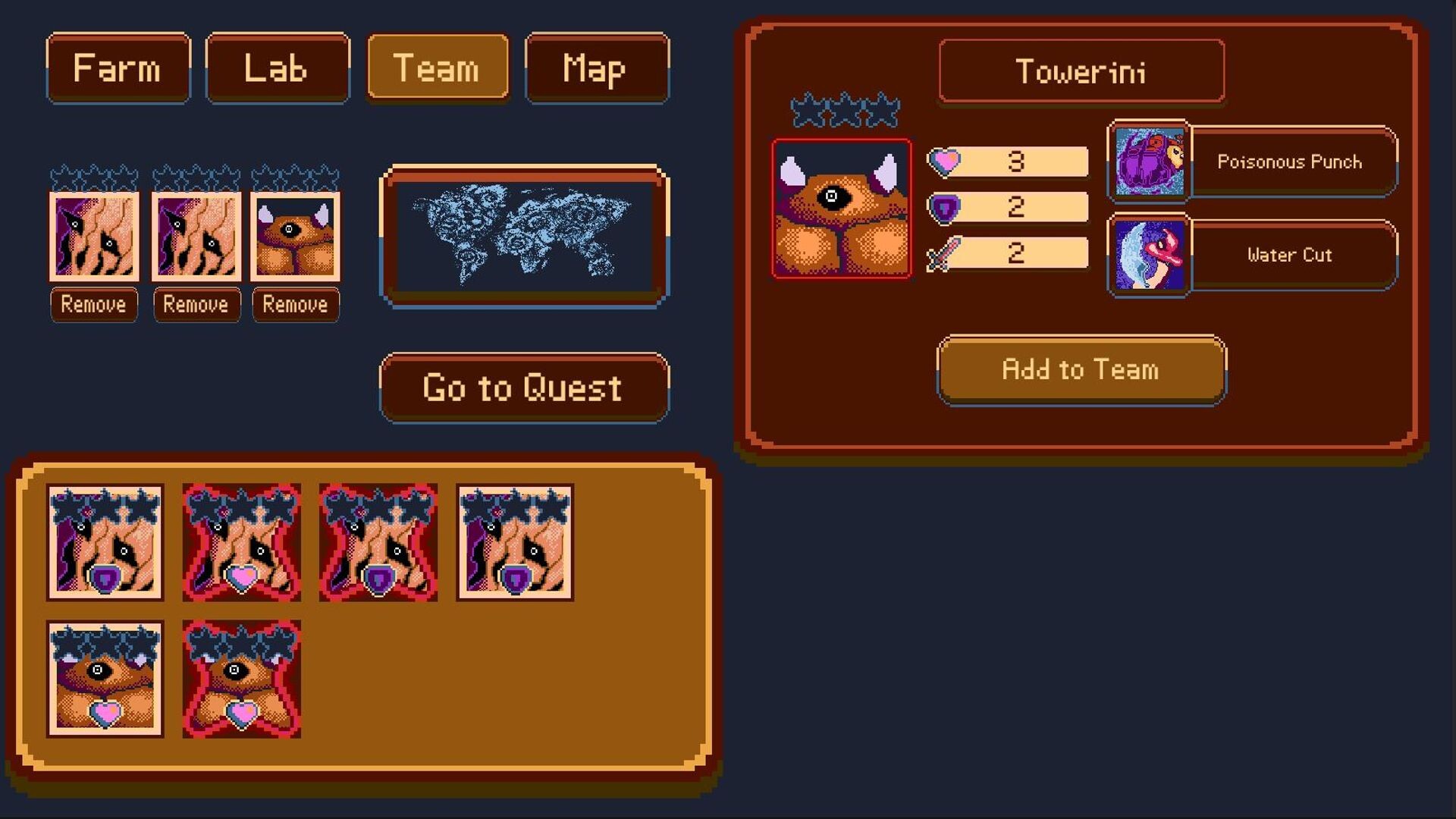The image size is (1456, 819).
Task: Remove the first team member
Action: (93, 305)
